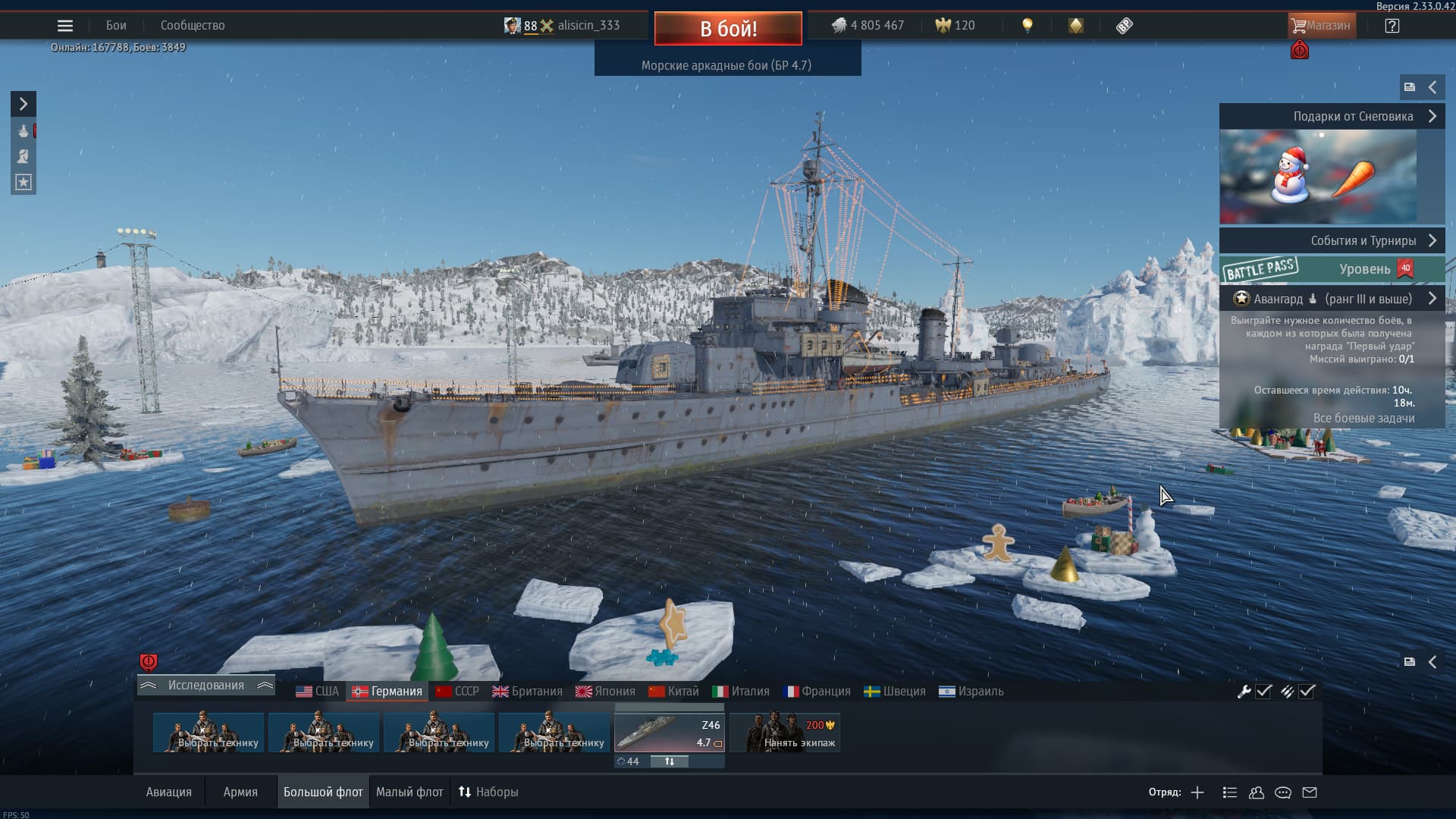The image size is (1456, 819).
Task: Open the Сообщество menu
Action: [x=193, y=26]
